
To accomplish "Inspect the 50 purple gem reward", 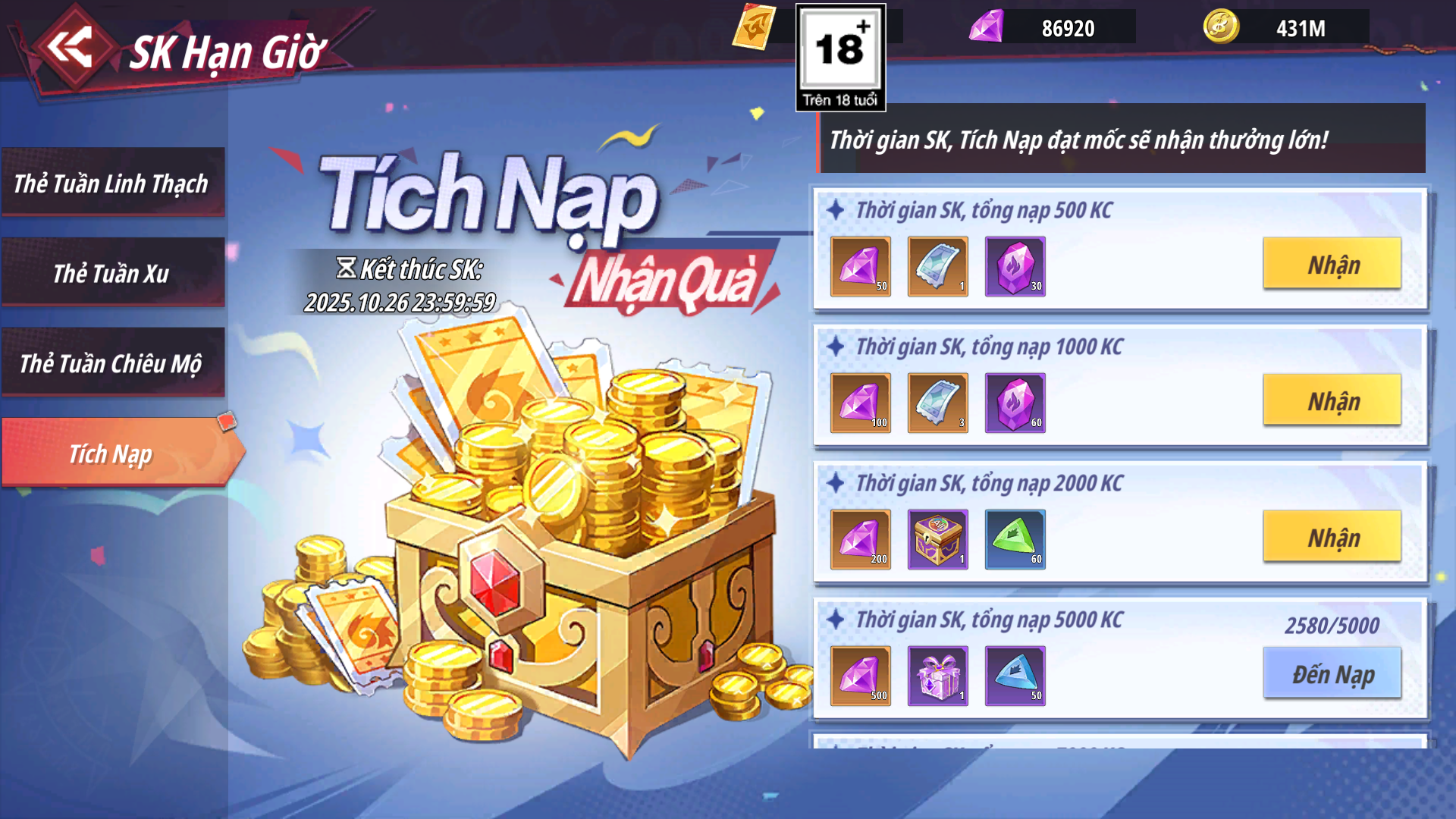I will (861, 266).
